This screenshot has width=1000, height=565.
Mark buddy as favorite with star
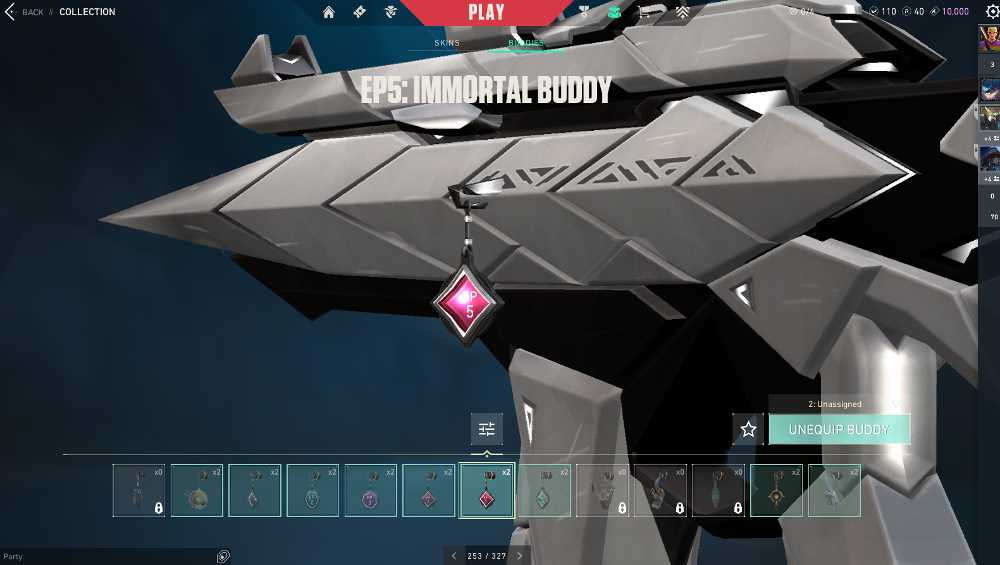(x=748, y=429)
